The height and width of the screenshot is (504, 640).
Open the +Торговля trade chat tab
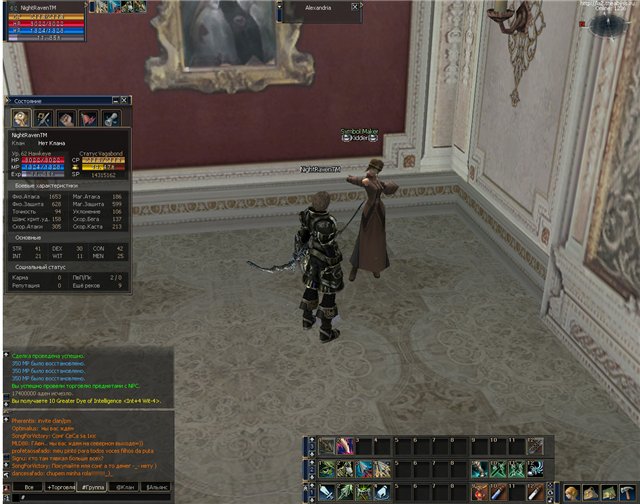(63, 487)
